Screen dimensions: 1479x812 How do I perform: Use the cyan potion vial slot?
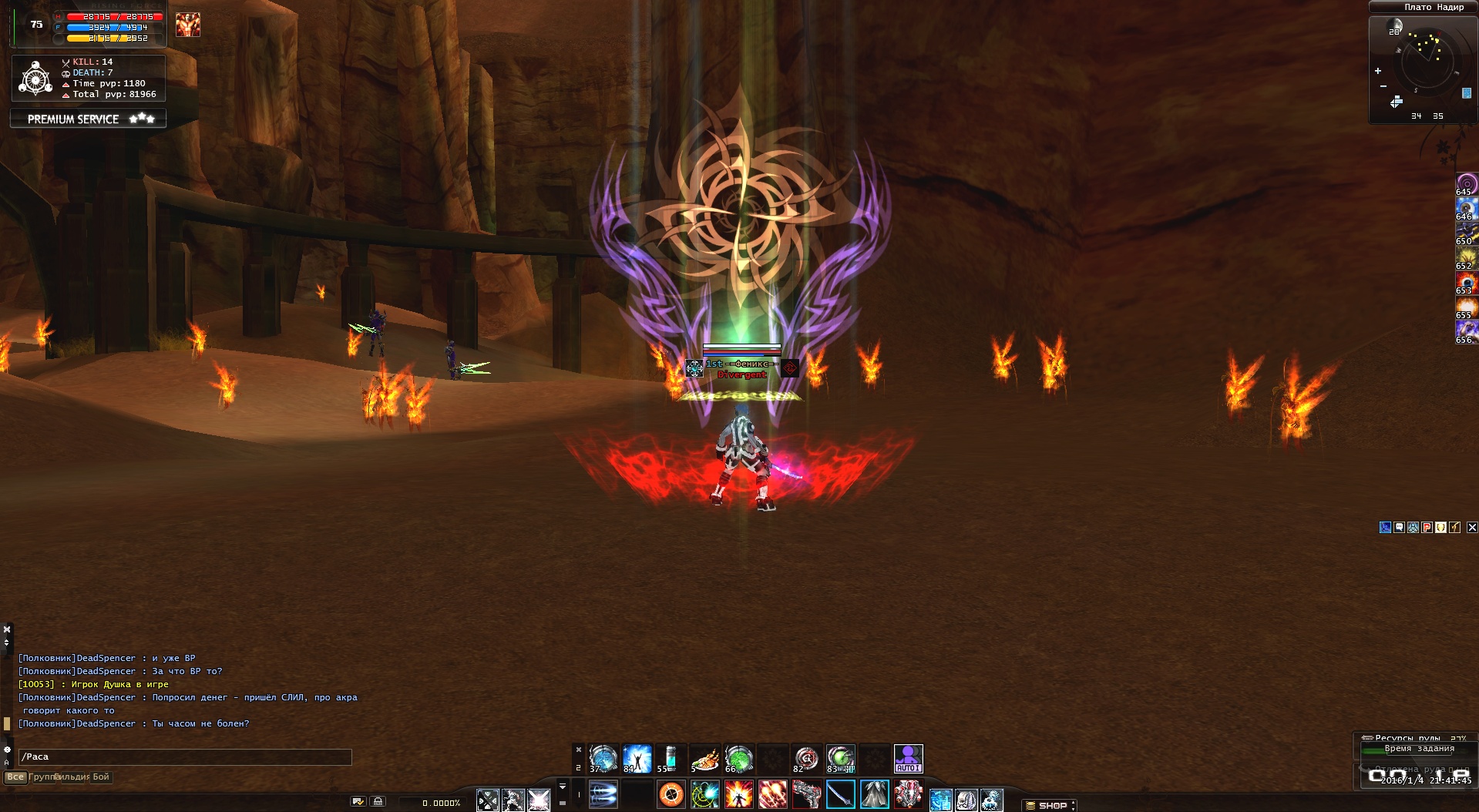(x=671, y=758)
